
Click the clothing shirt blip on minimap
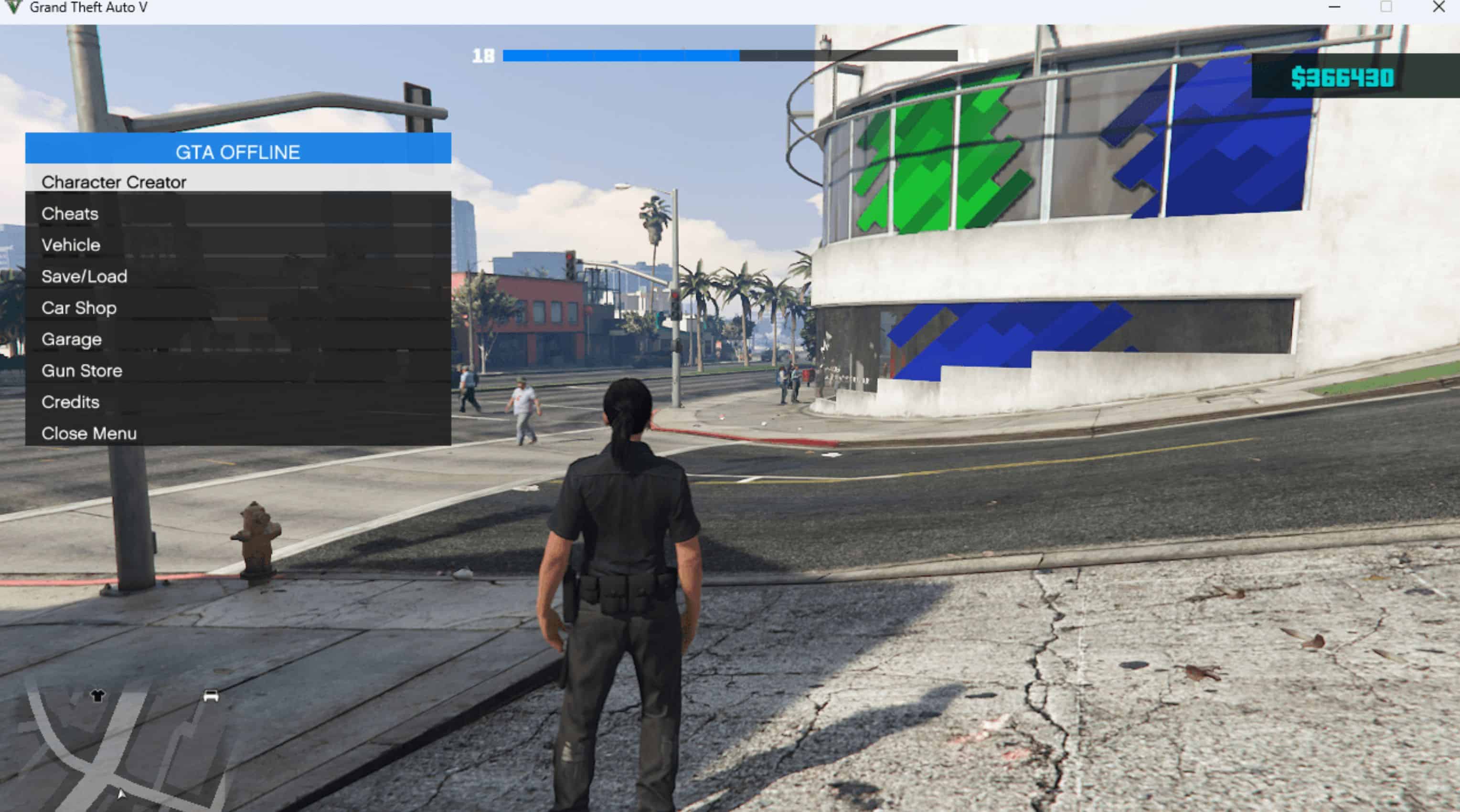[98, 695]
